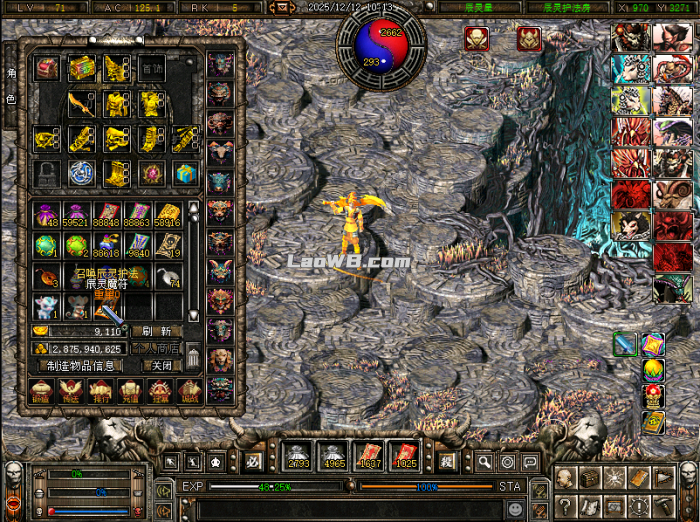Use the red talisman with count 1025
Viewport: 700px width, 522px height.
tap(404, 455)
